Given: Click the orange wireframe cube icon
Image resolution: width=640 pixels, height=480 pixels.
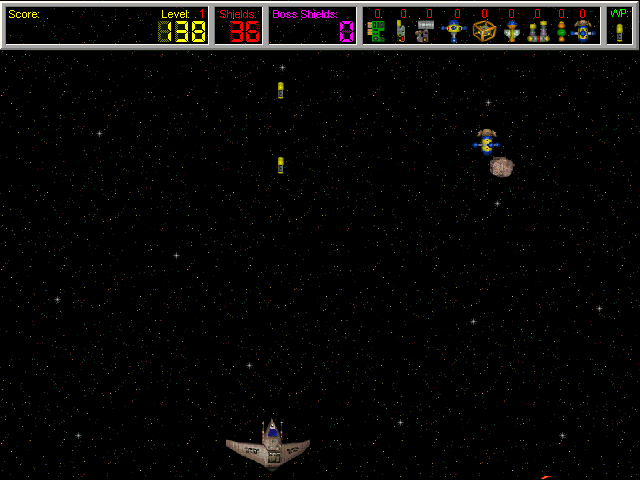Looking at the screenshot, I should [x=484, y=31].
